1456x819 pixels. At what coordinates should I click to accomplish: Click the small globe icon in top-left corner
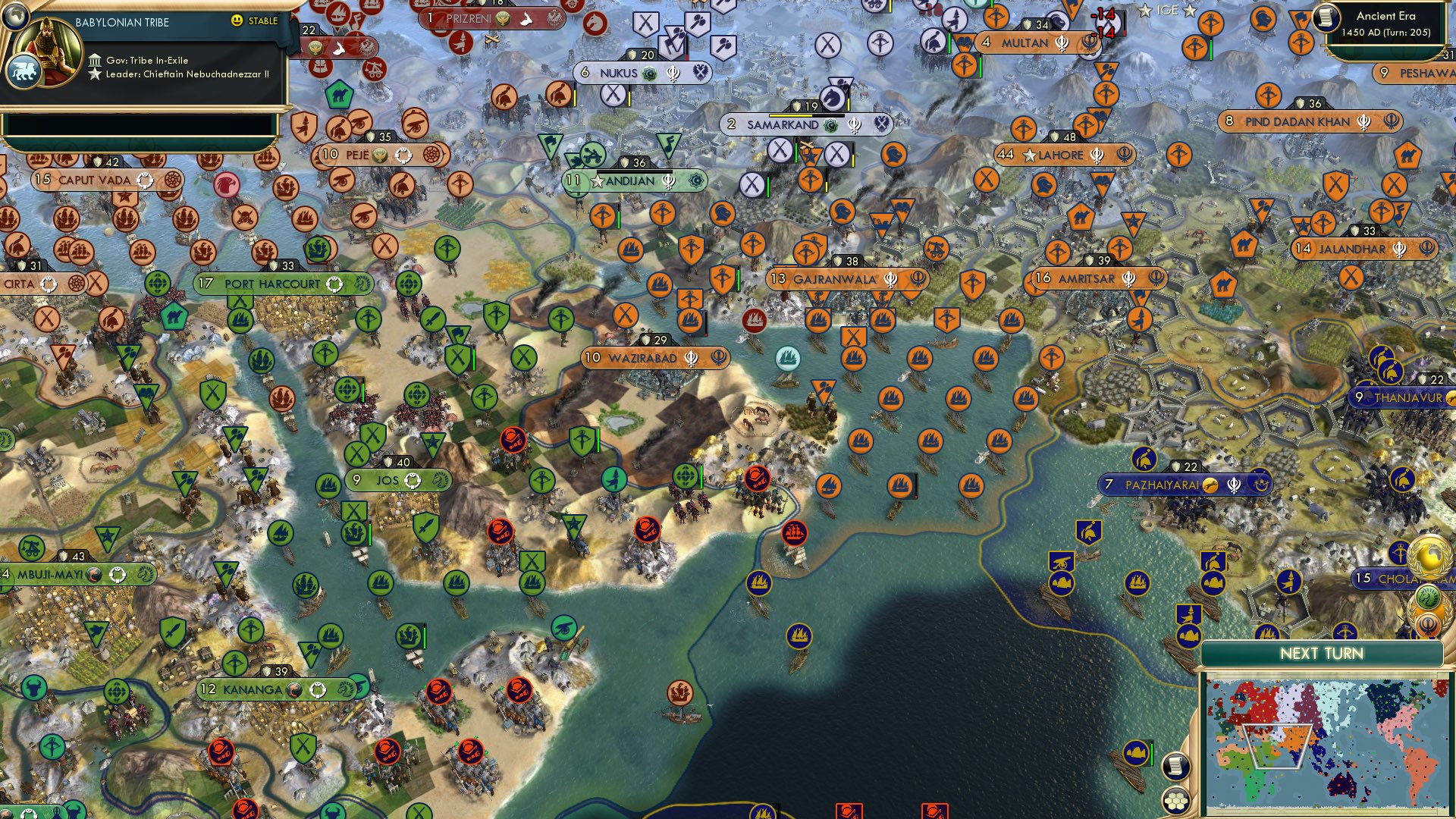(x=14, y=17)
